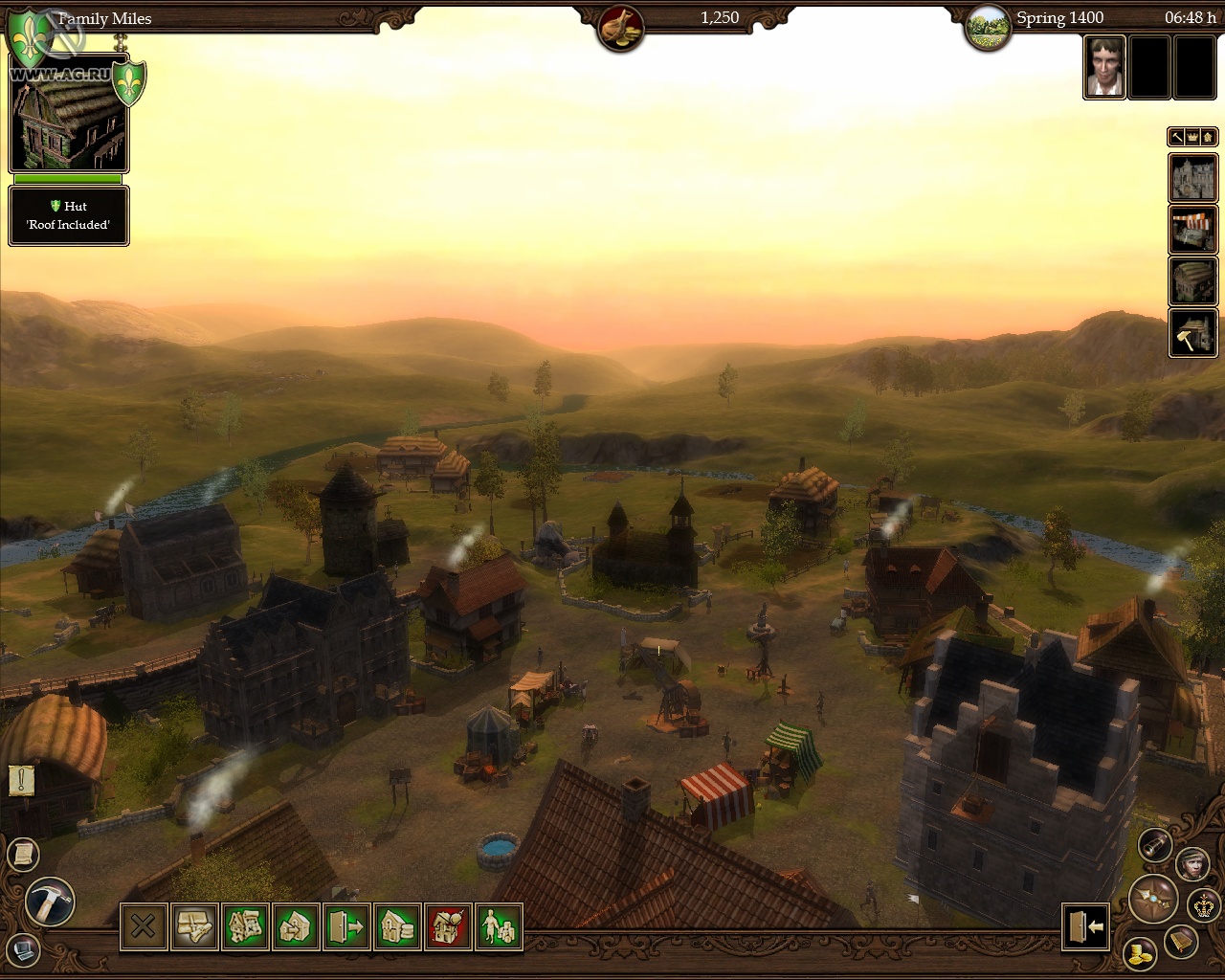Open the gold coins finance icon
Screen dimensions: 1225x980
tap(1142, 954)
